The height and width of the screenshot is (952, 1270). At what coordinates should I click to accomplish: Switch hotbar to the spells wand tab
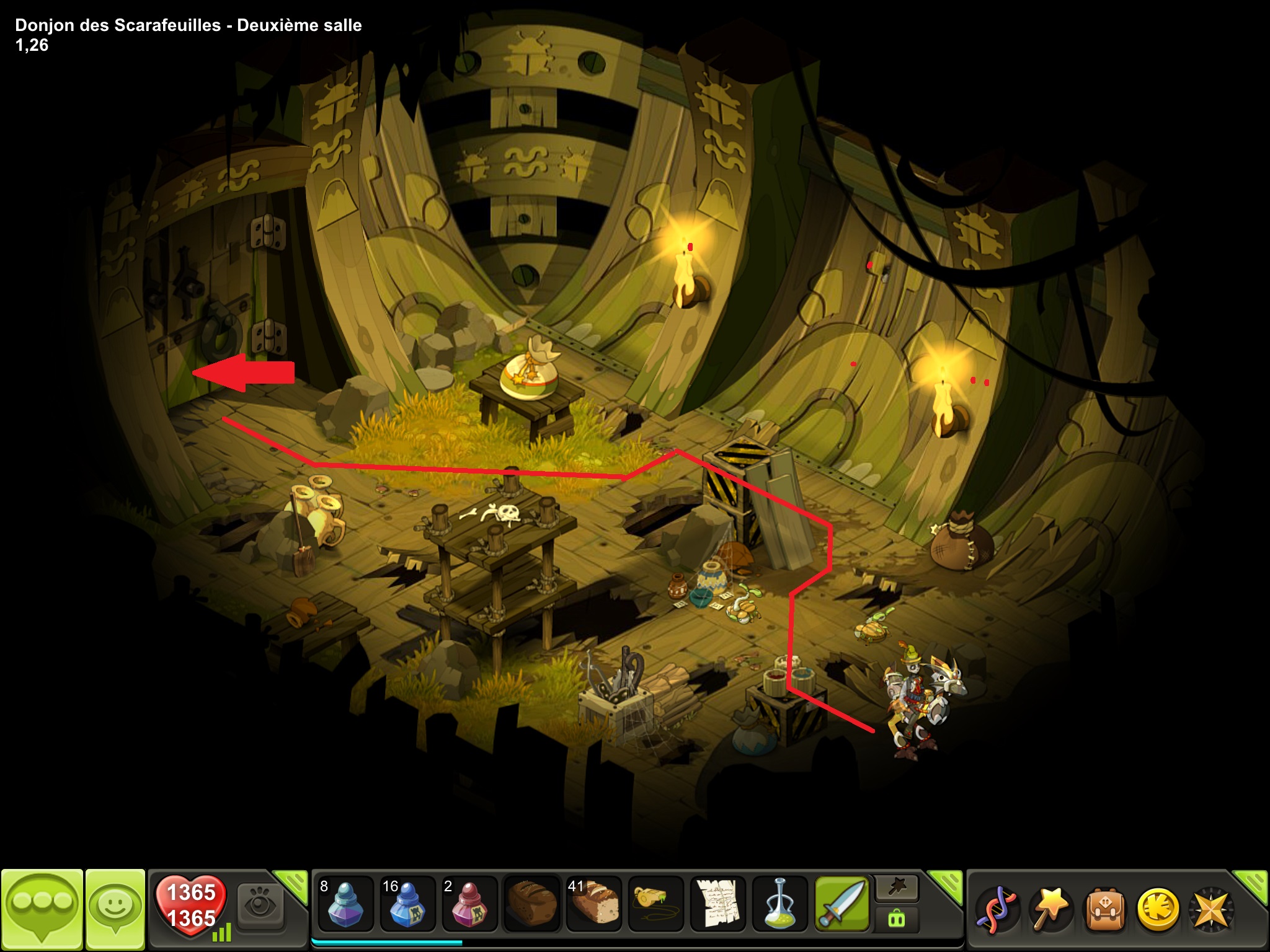click(x=897, y=888)
